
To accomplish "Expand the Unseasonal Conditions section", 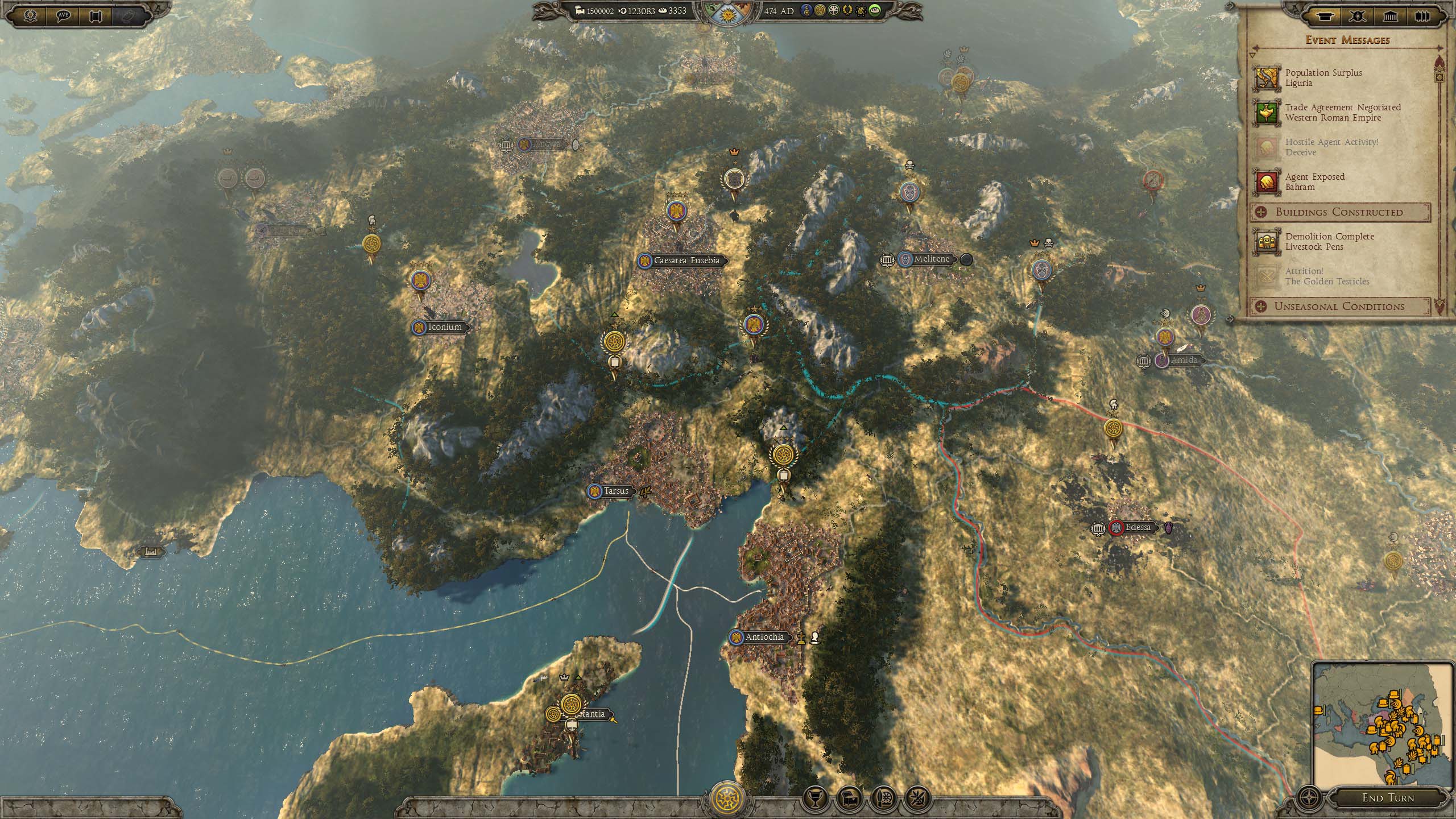I will click(x=1339, y=307).
